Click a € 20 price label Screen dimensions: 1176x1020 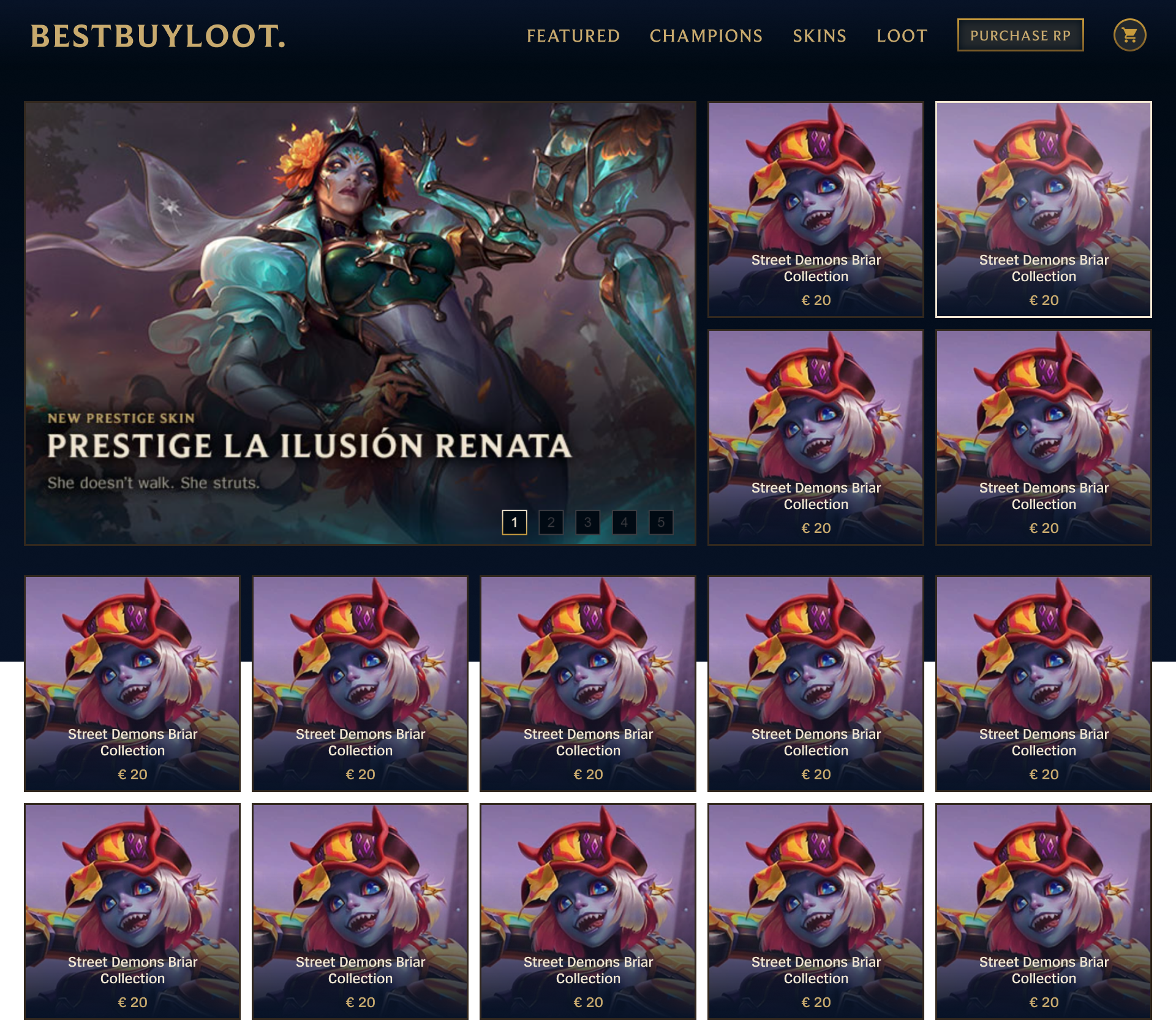click(x=816, y=300)
